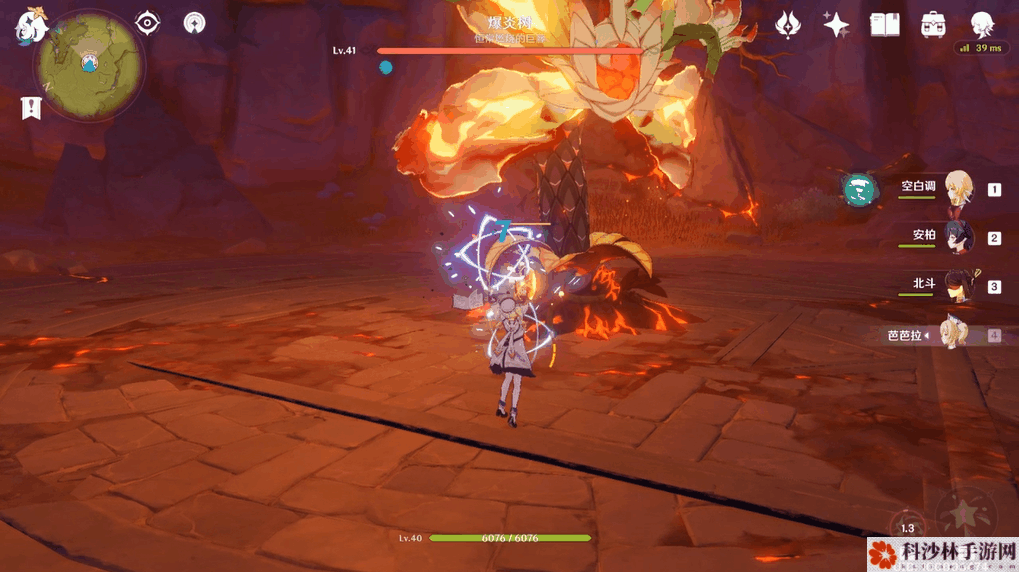Click the teal co-op face icon
This screenshot has height=572, width=1019.
click(x=859, y=188)
